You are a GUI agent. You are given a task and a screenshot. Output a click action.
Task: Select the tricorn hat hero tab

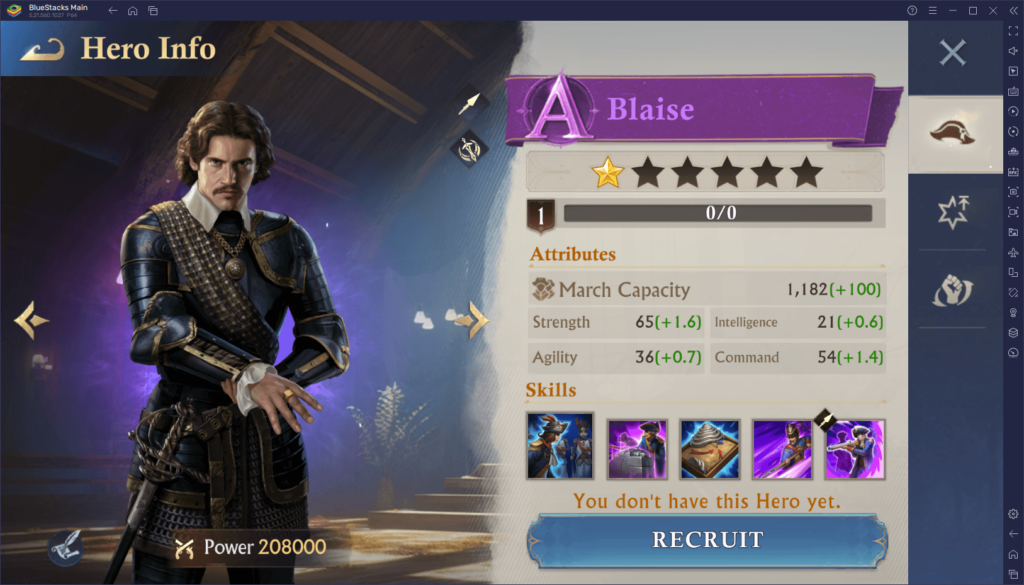[953, 133]
